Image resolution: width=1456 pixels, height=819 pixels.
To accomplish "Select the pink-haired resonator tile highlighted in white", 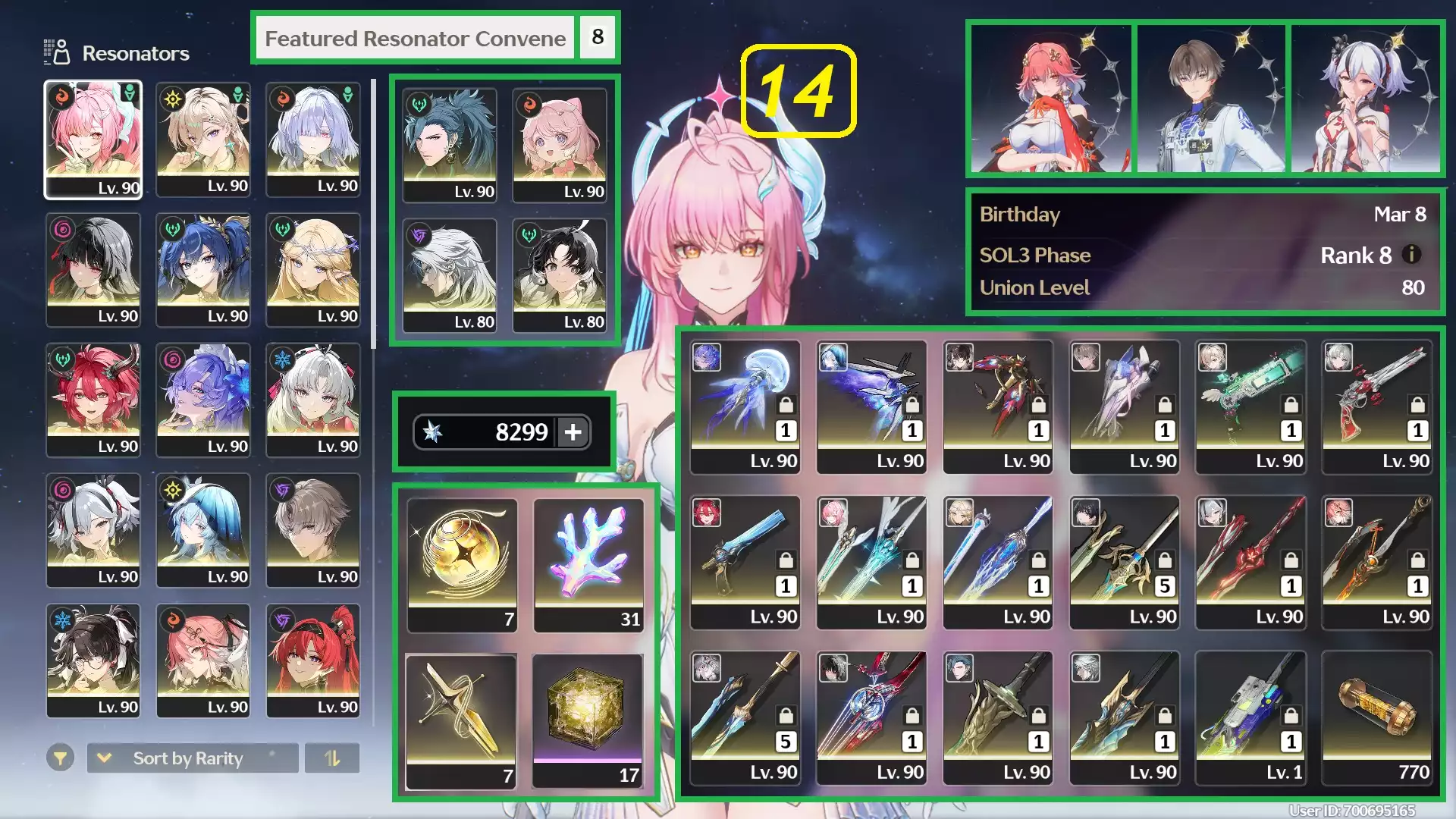I will [93, 140].
